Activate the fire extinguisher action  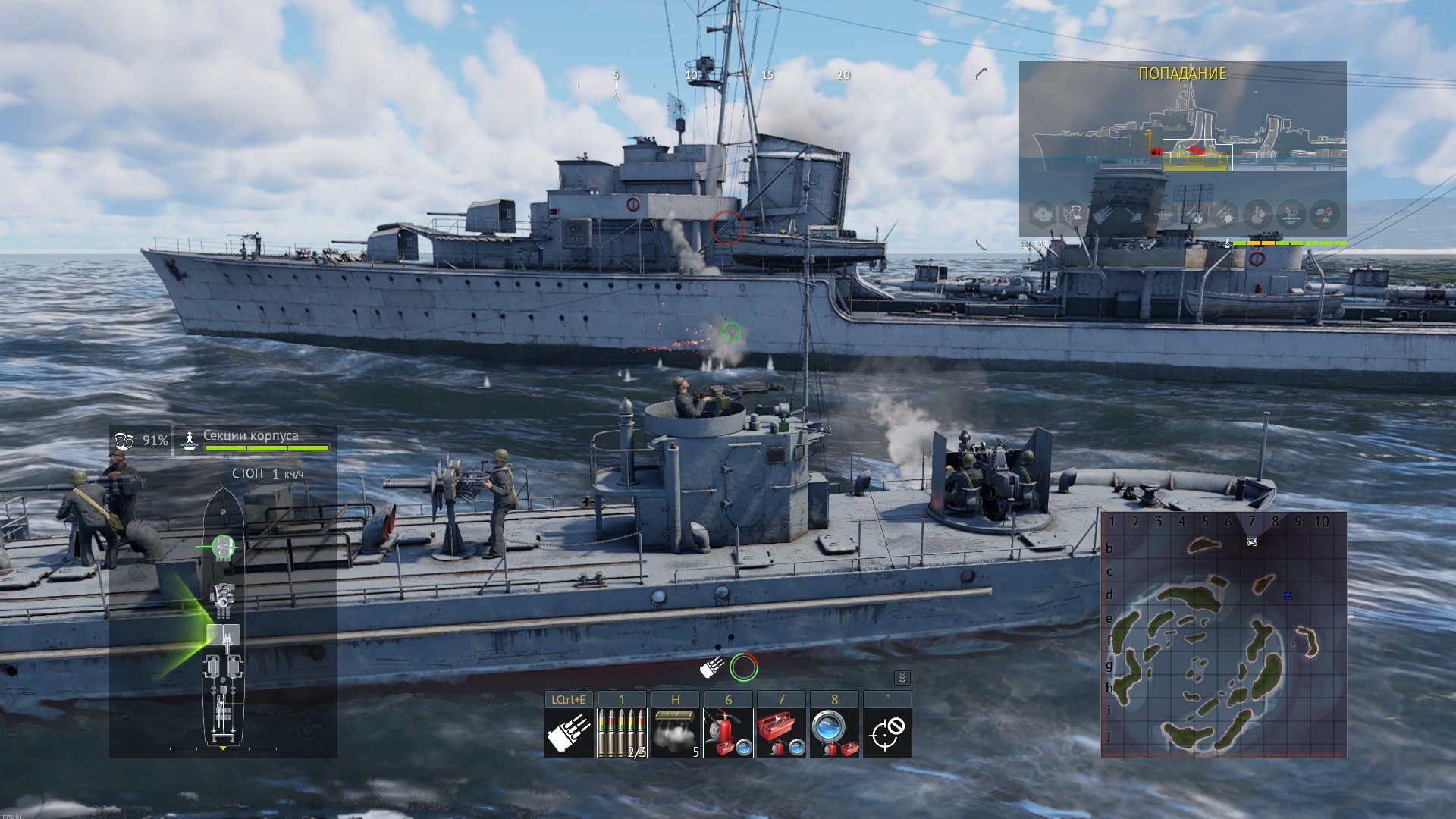point(728,733)
